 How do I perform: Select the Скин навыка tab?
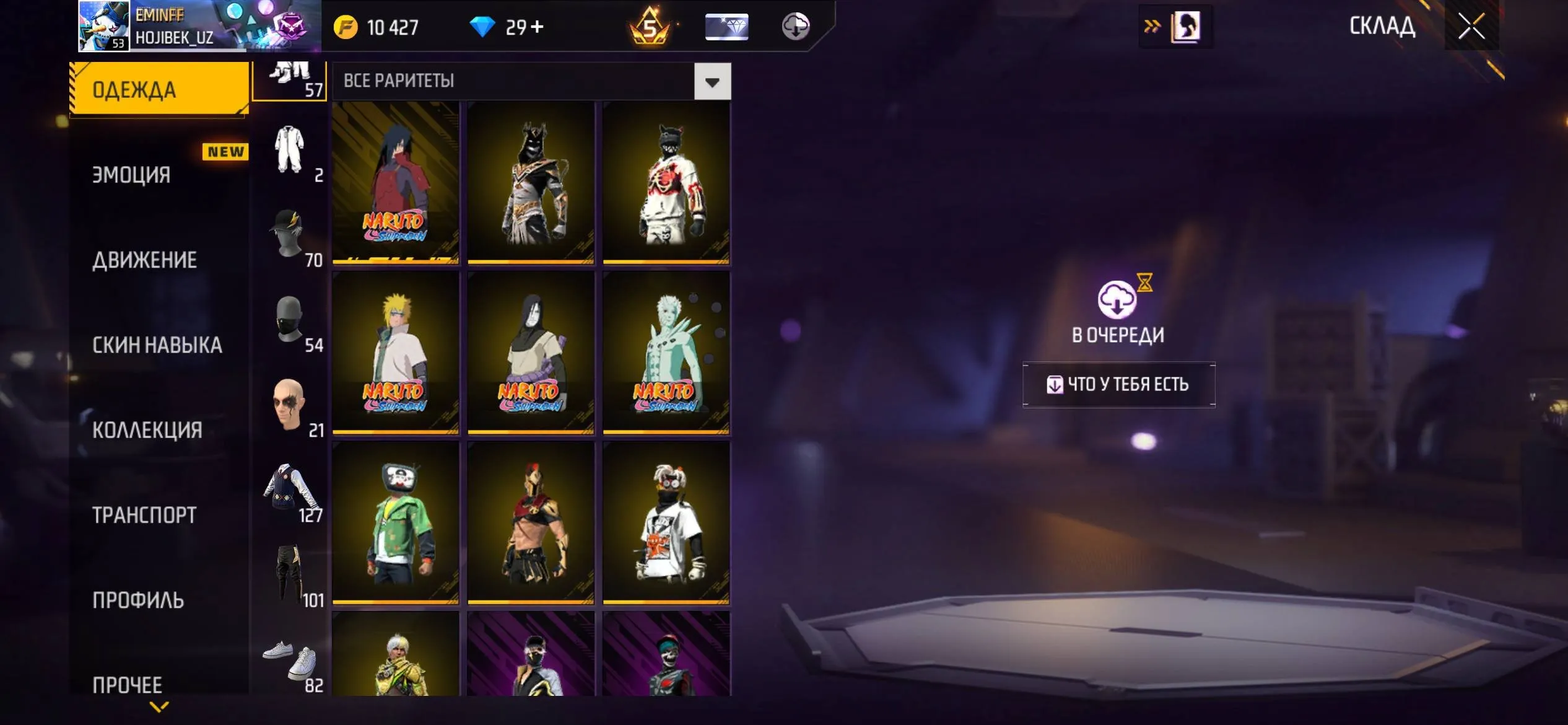click(x=157, y=345)
